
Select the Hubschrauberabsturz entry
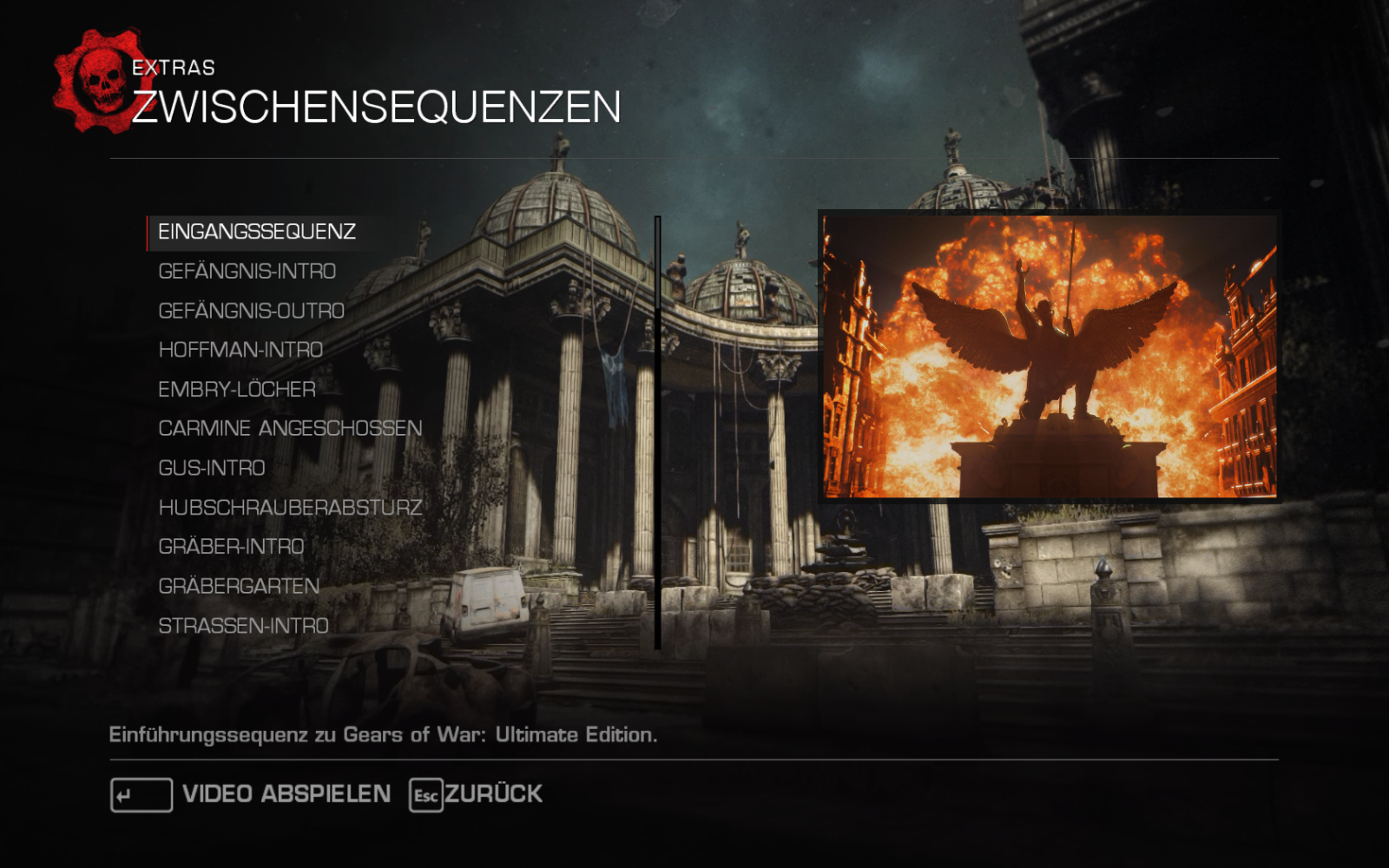[290, 508]
